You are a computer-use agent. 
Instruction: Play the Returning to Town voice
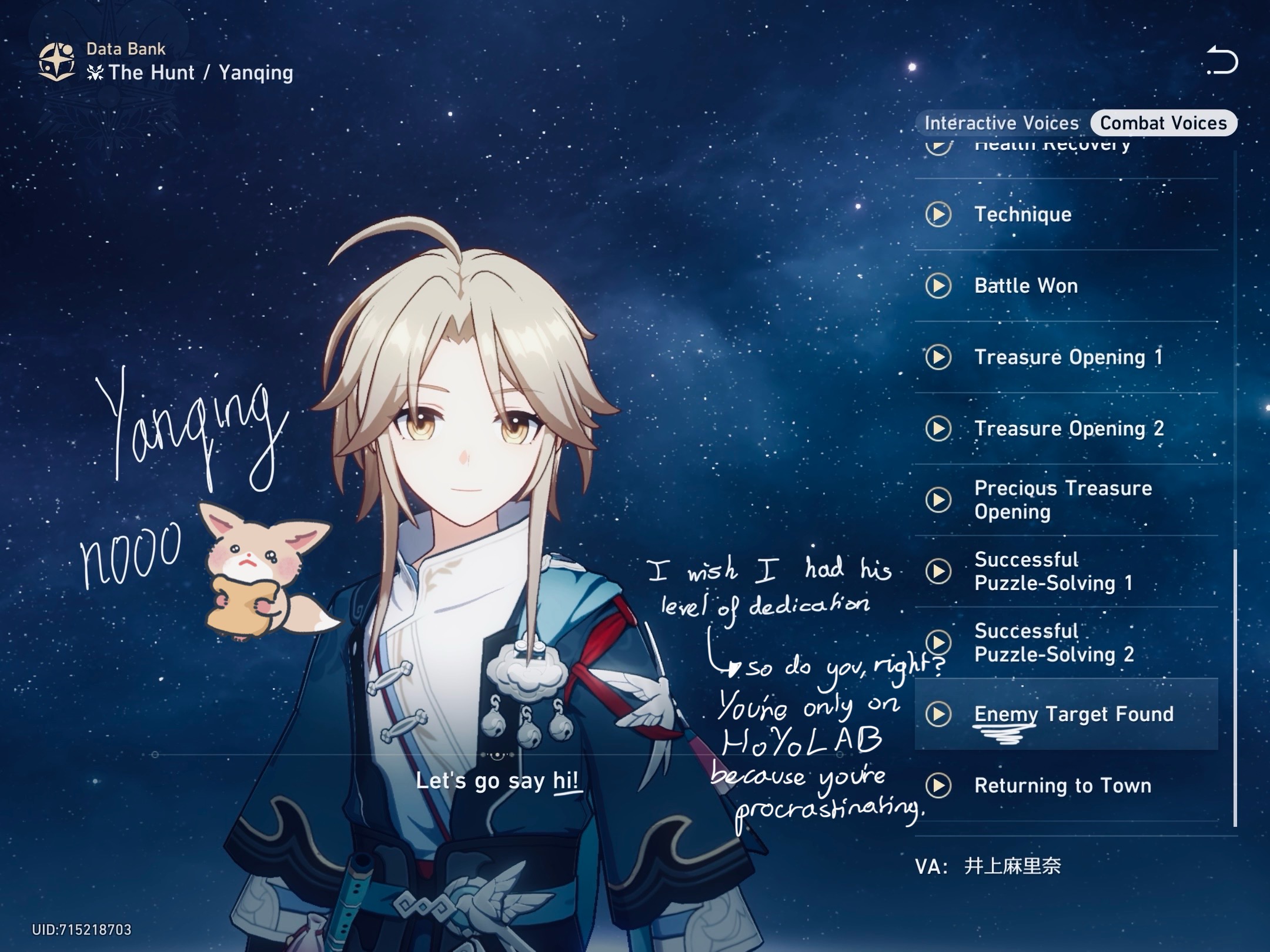[939, 786]
